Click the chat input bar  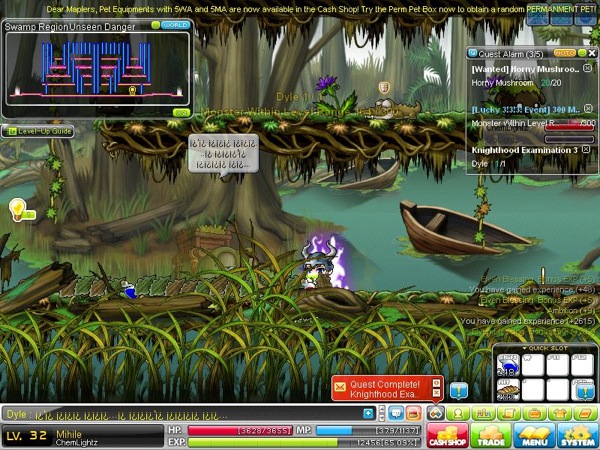200,412
